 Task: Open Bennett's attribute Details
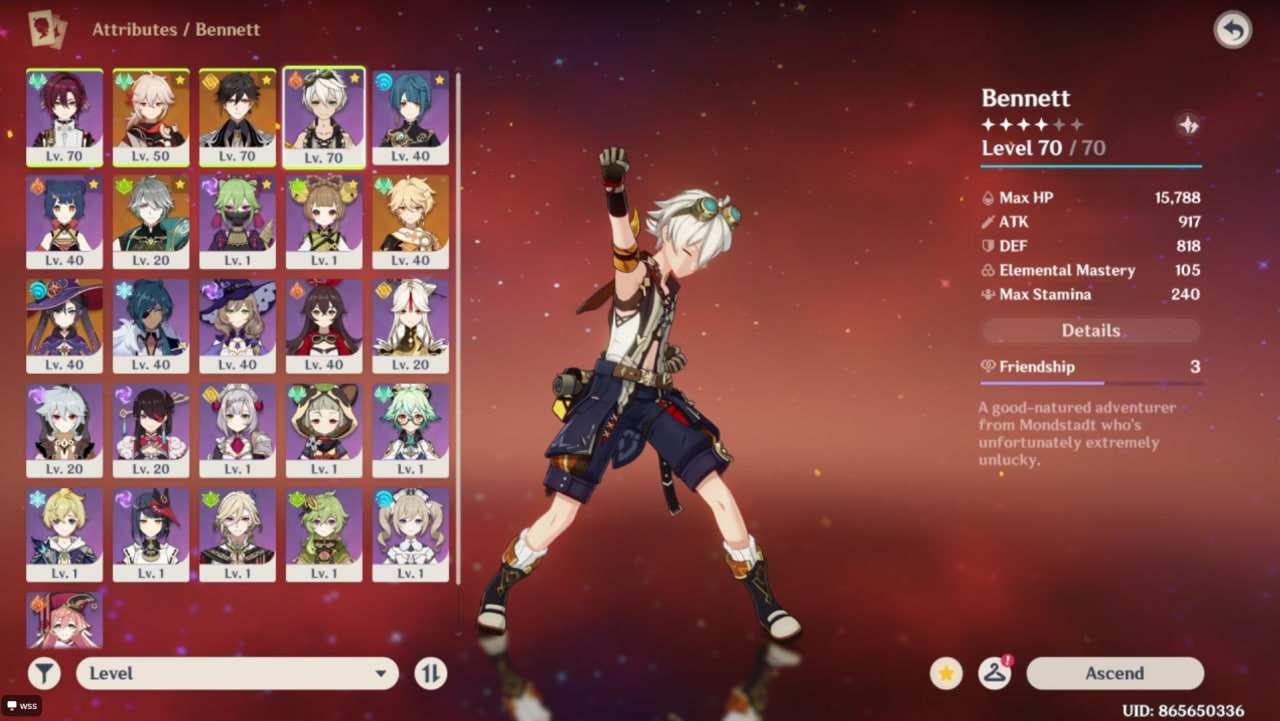tap(1090, 330)
